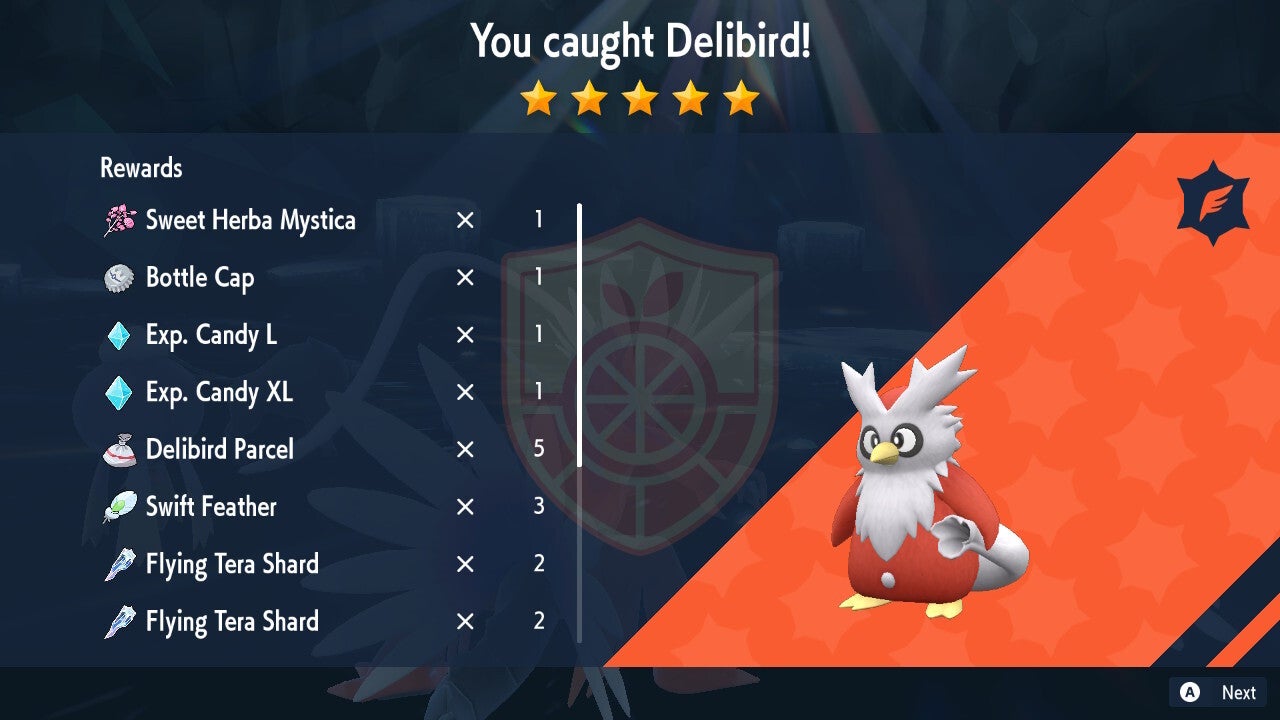This screenshot has width=1280, height=720.
Task: Click the Sweet Herba Mystica item icon
Action: point(120,220)
